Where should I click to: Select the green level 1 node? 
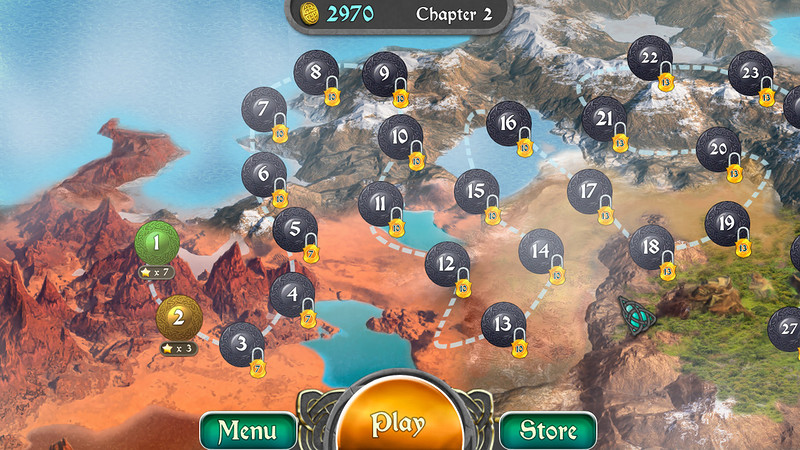click(x=156, y=242)
